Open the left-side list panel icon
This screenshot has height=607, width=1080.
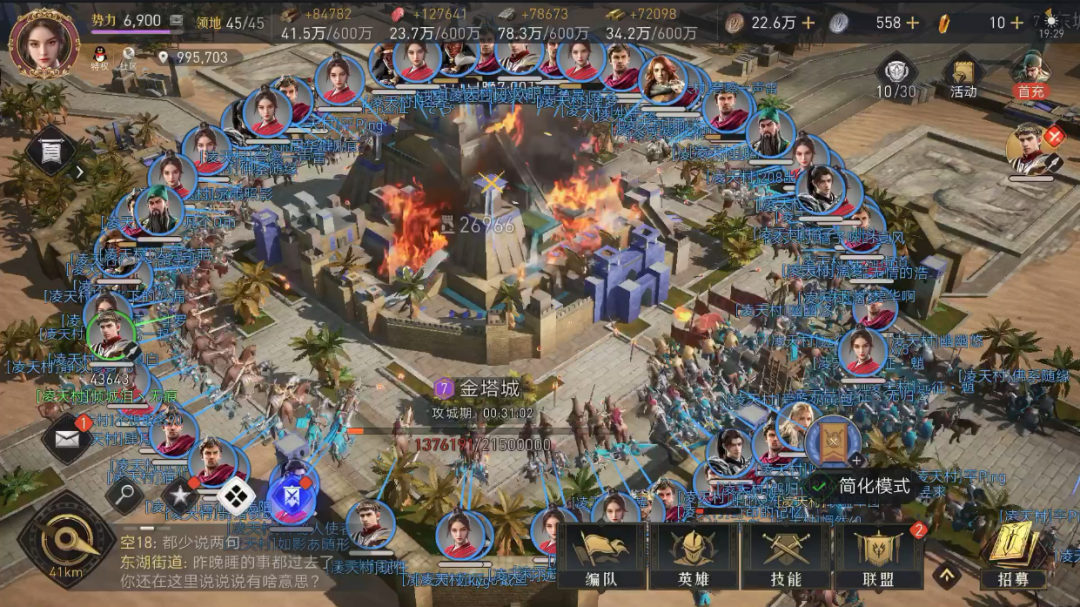click(50, 152)
